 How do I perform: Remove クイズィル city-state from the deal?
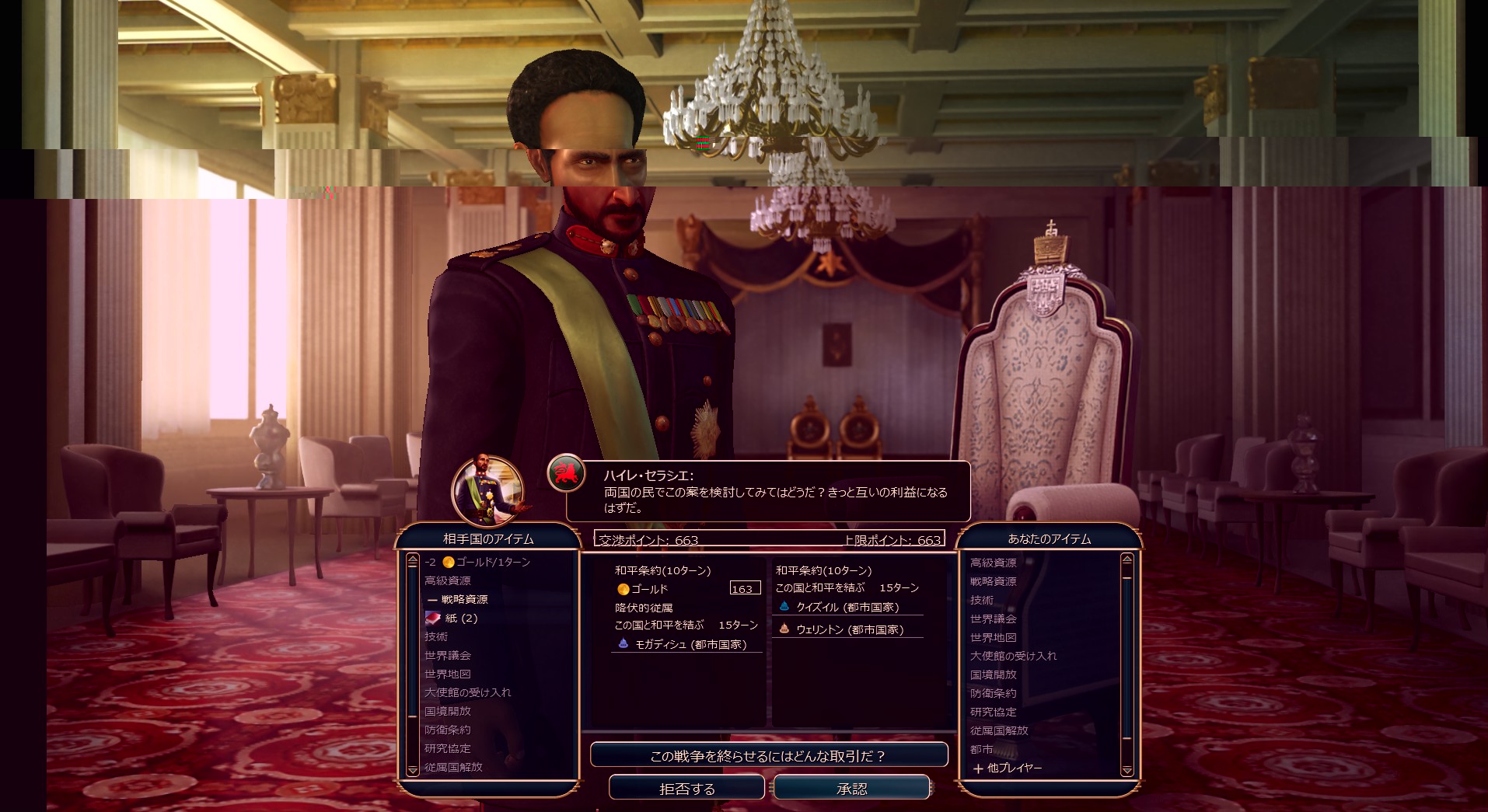pos(847,608)
